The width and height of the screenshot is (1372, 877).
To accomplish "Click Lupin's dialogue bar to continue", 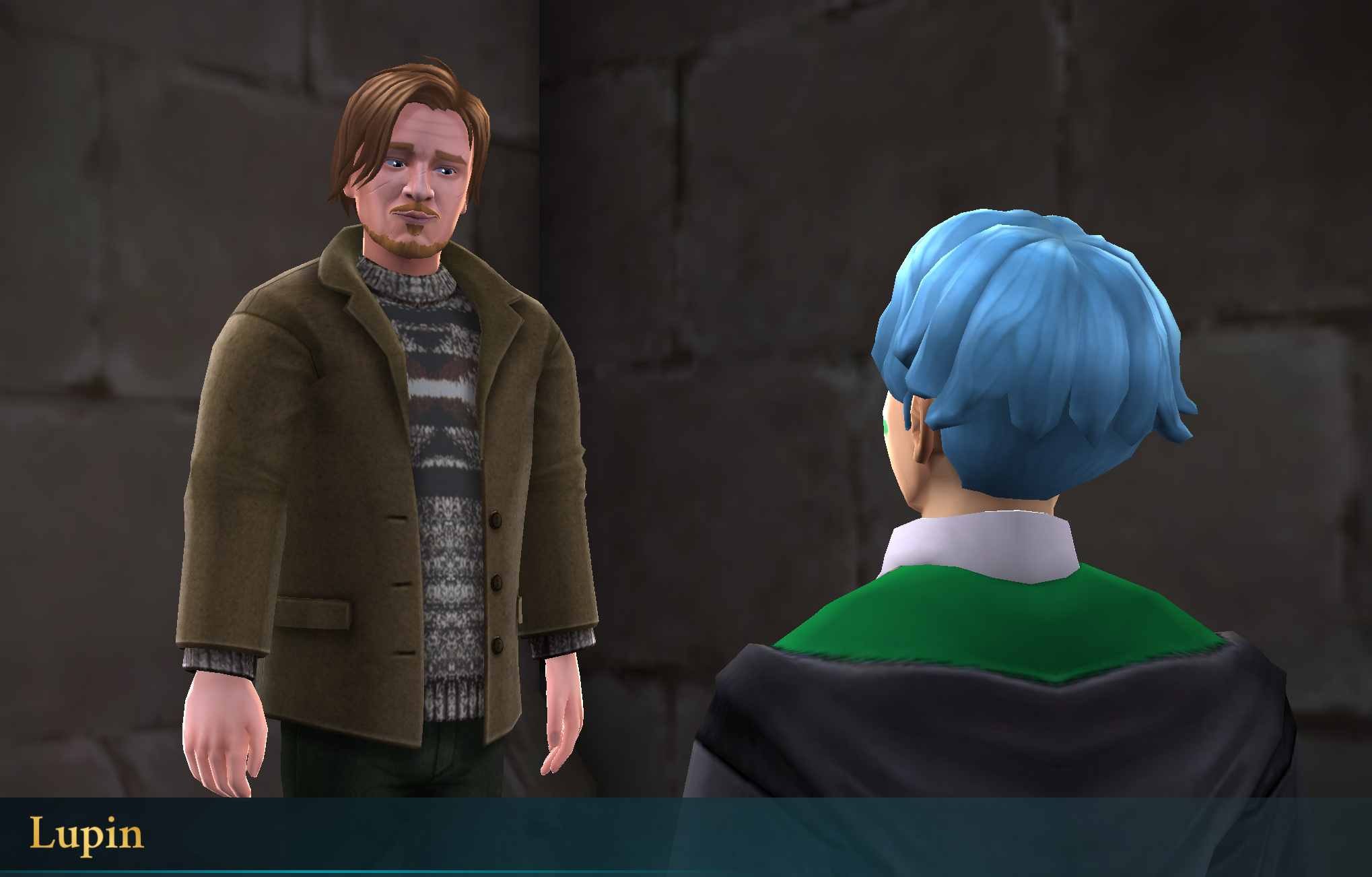I will point(685,835).
